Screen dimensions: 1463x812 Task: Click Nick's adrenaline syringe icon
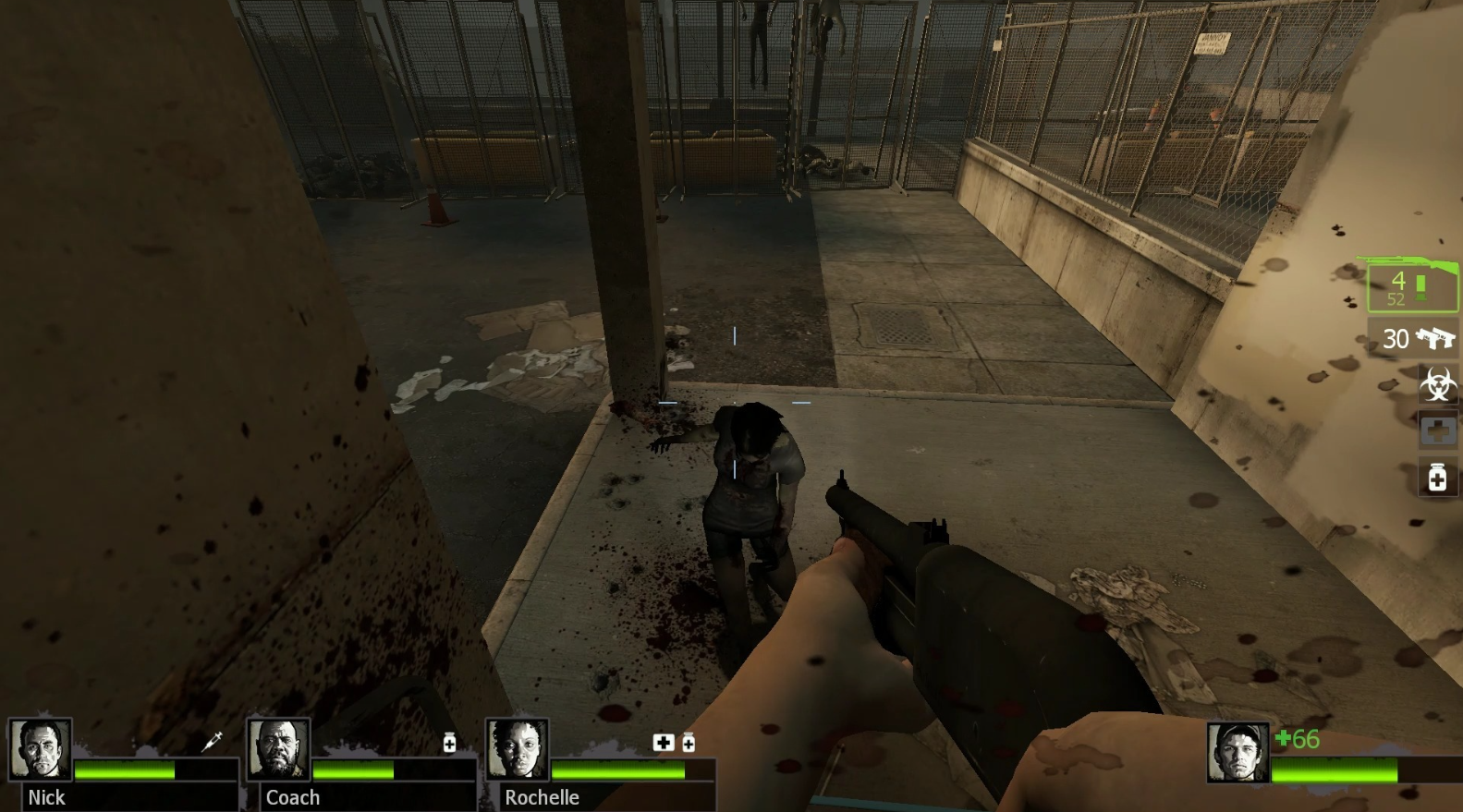pyautogui.click(x=213, y=741)
